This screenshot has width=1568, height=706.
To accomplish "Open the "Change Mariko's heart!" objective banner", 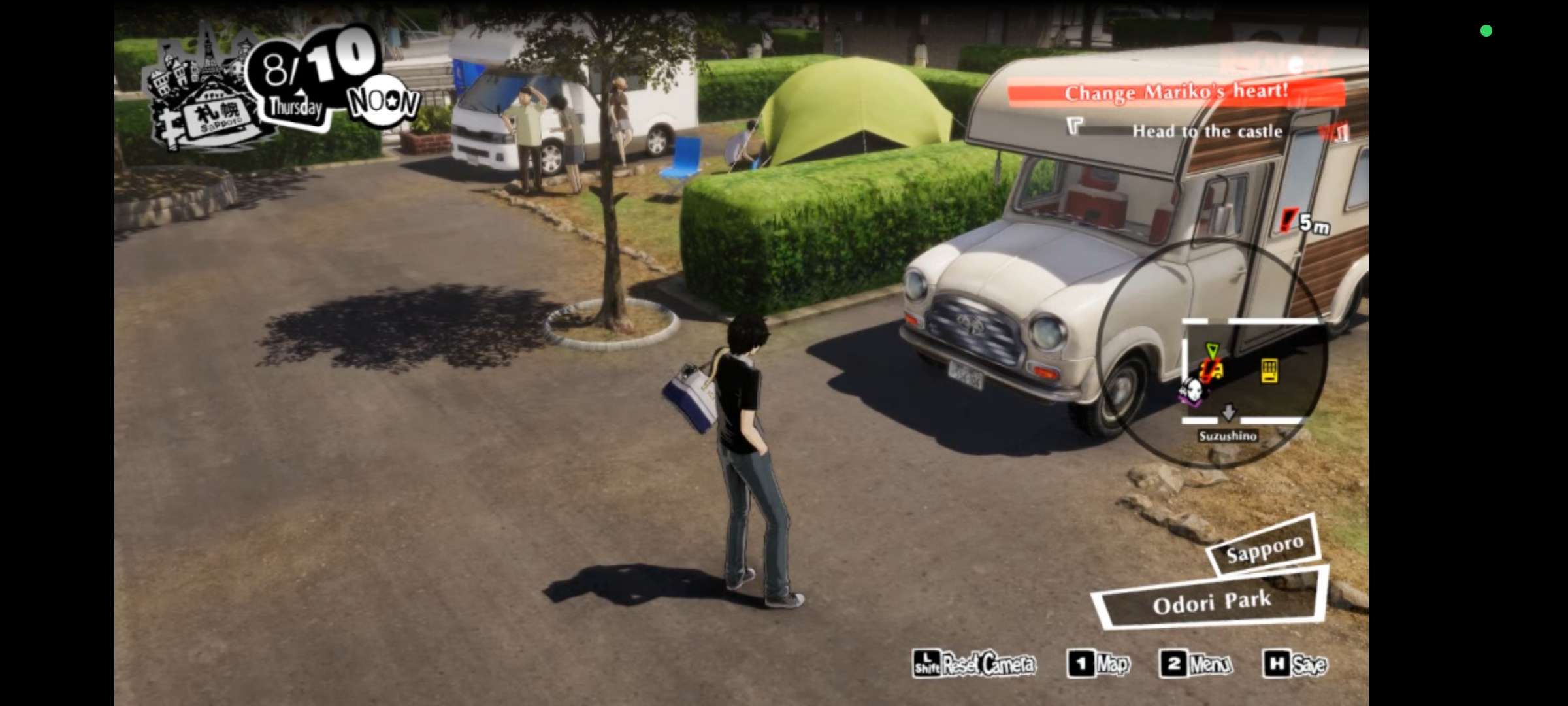I will point(1176,92).
